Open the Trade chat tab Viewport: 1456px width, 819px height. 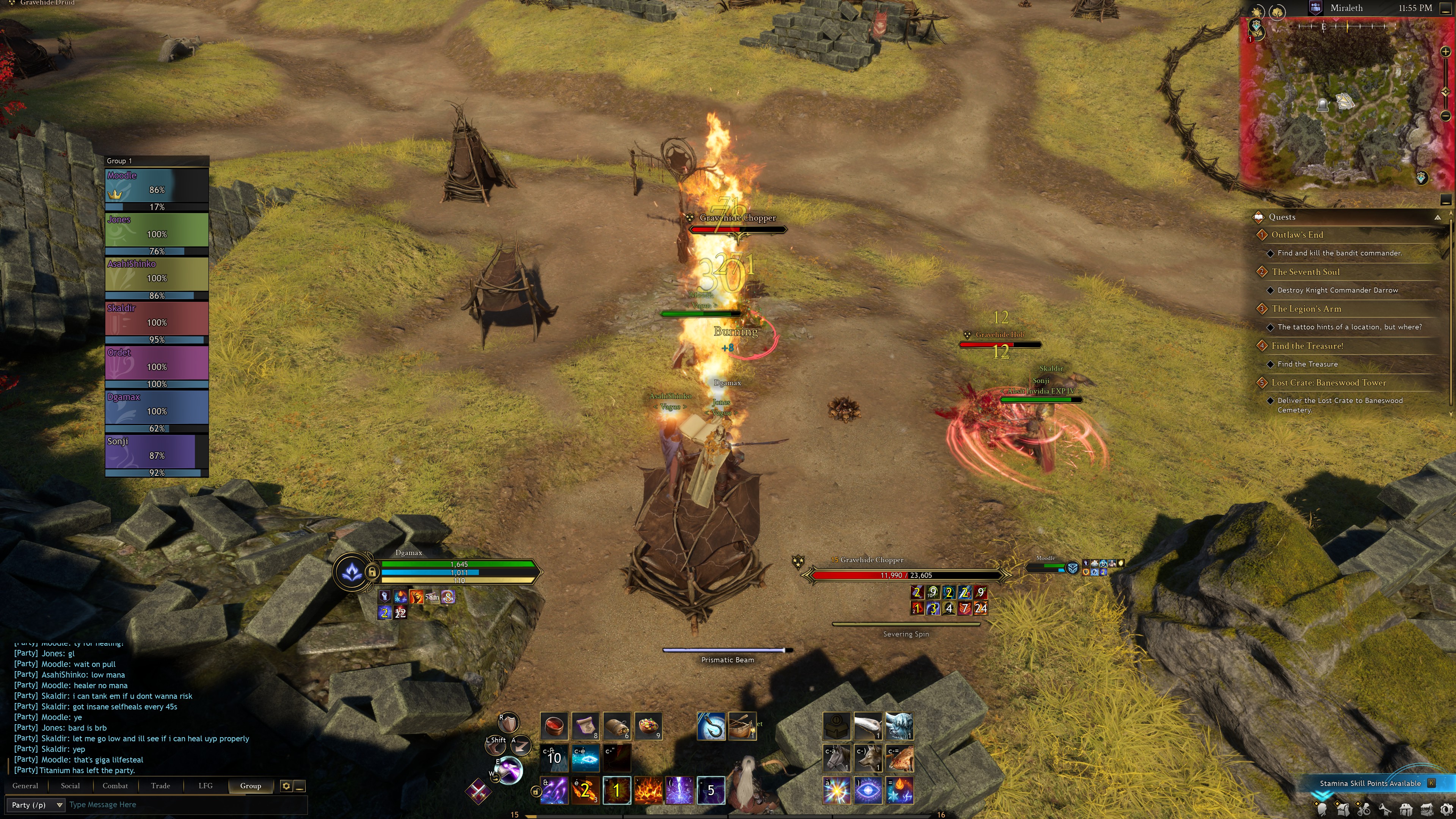(160, 786)
